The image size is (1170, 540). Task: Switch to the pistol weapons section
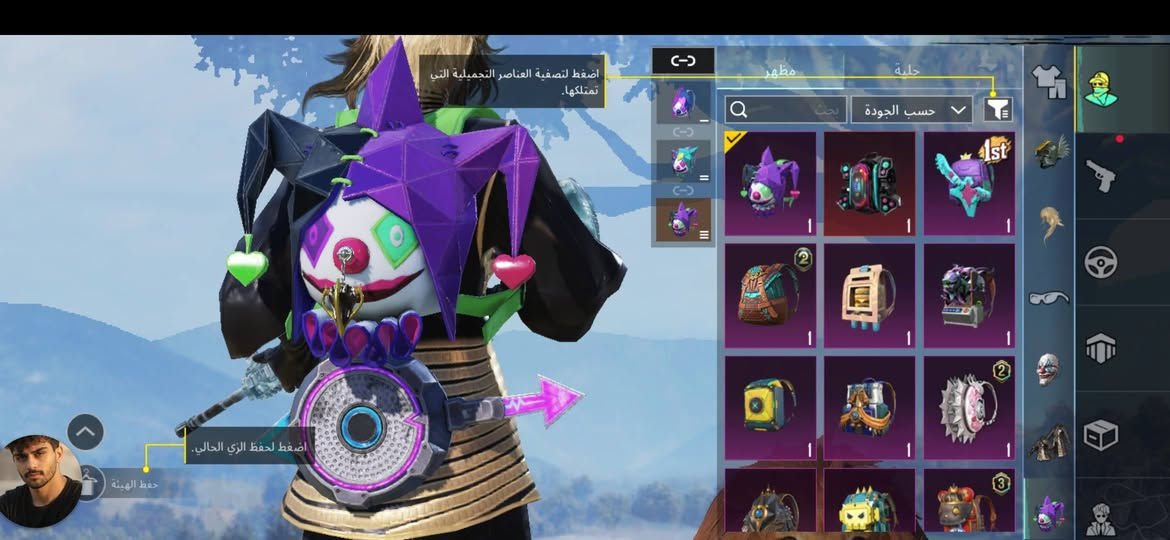pos(1102,177)
